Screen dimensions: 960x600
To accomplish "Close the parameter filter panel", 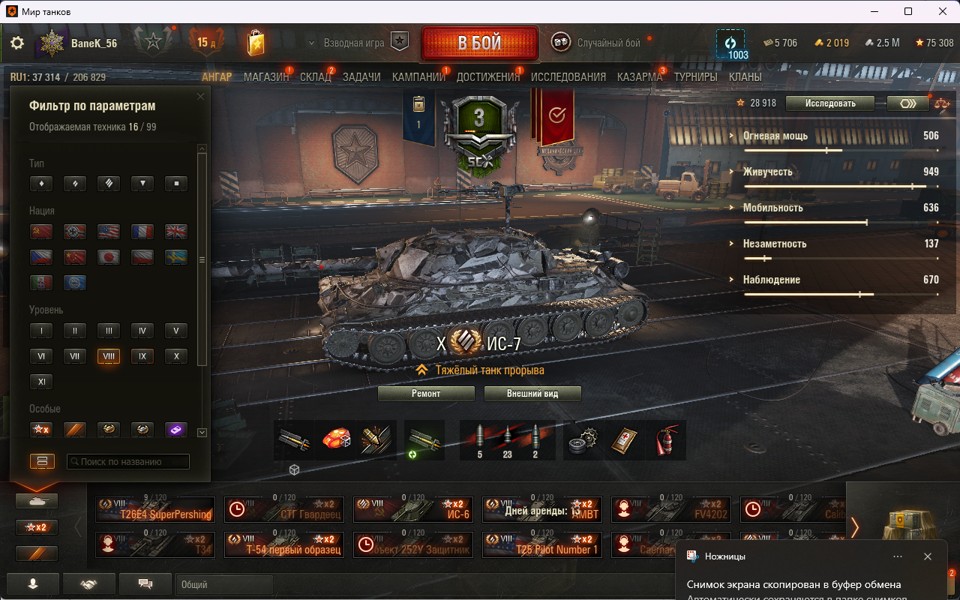I will click(200, 97).
